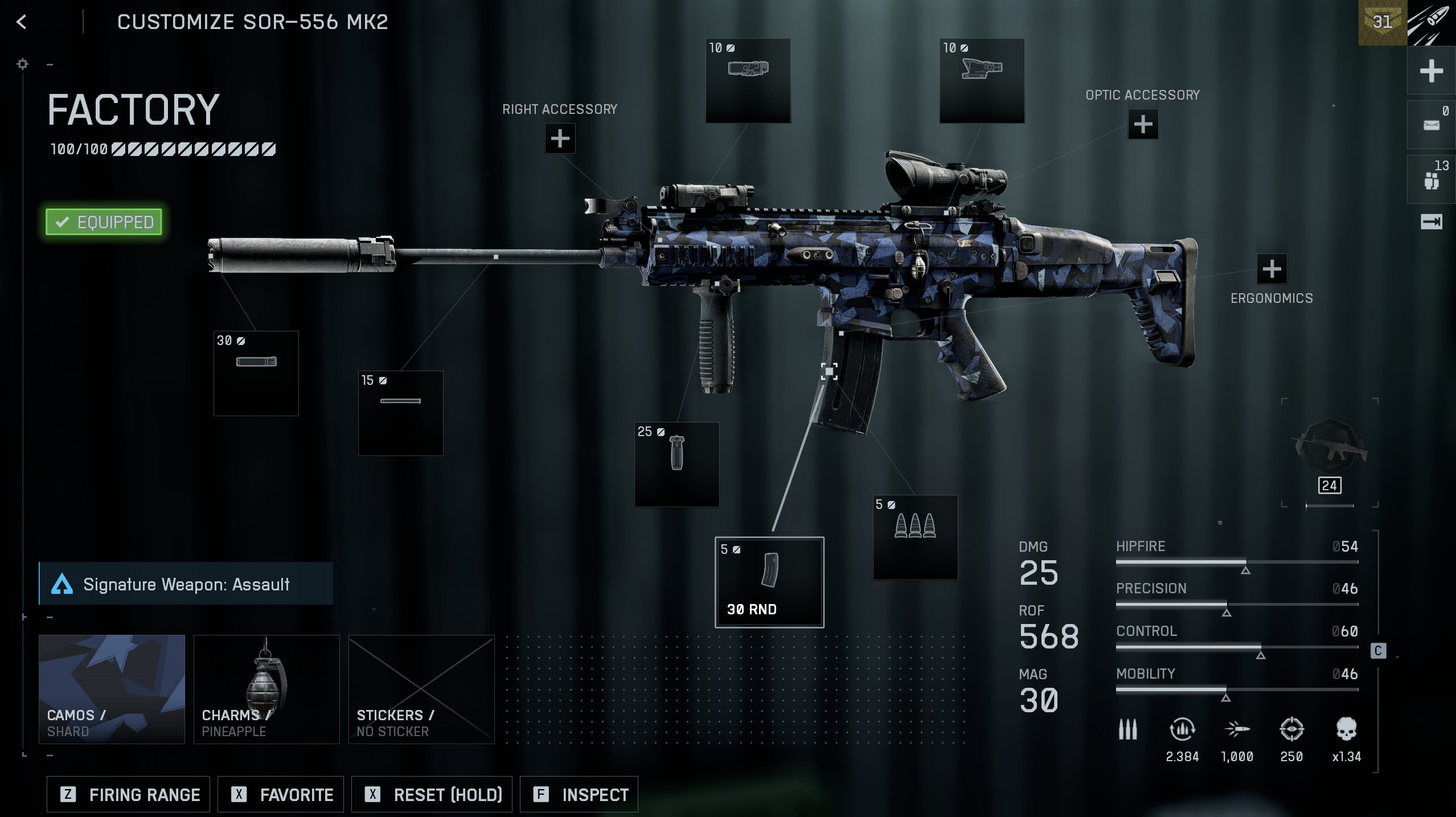Viewport: 1456px width, 817px height.
Task: Open the 30 RND magazine slot
Action: [x=769, y=582]
